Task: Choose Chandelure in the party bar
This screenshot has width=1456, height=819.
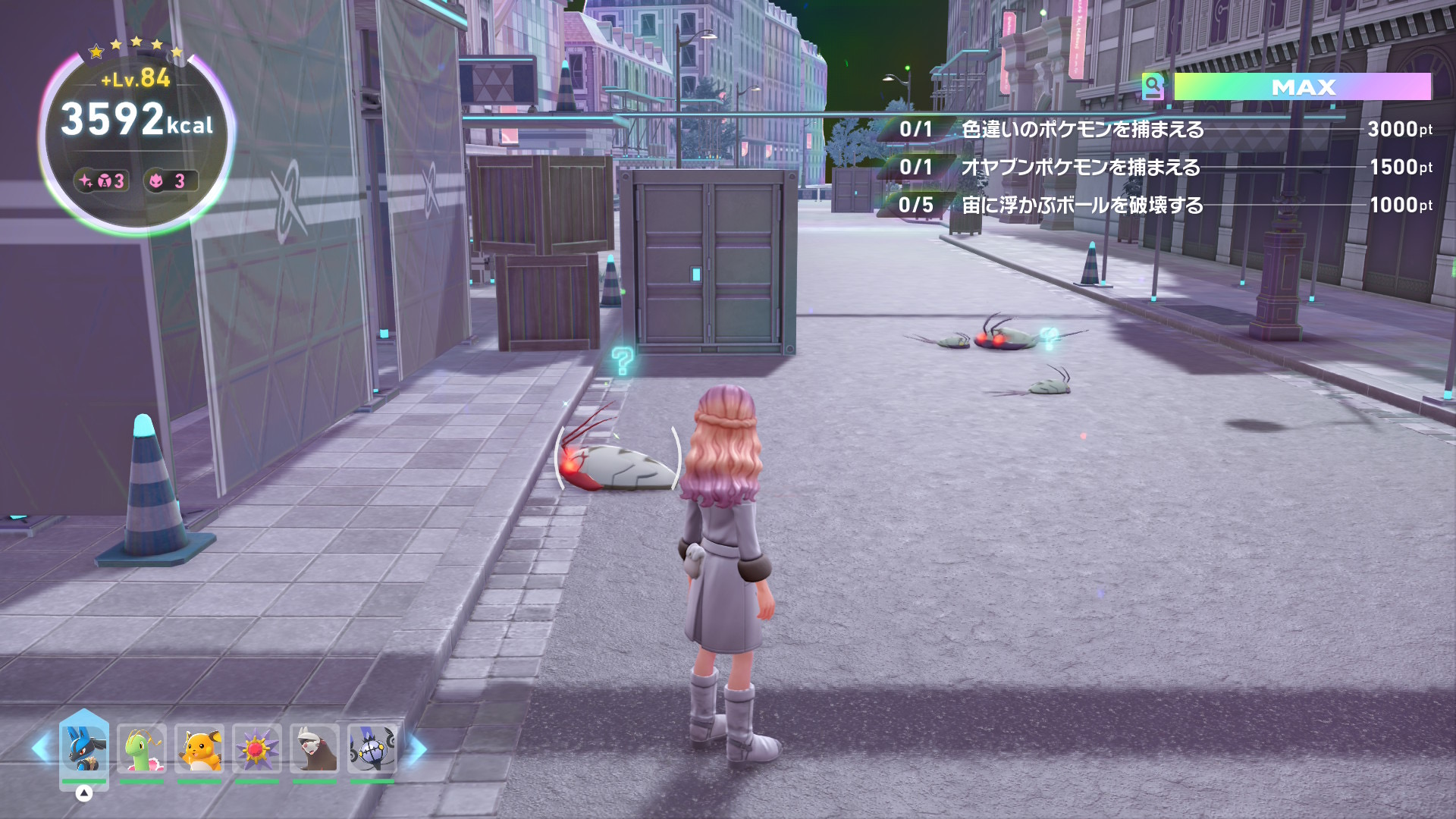Action: pyautogui.click(x=372, y=748)
